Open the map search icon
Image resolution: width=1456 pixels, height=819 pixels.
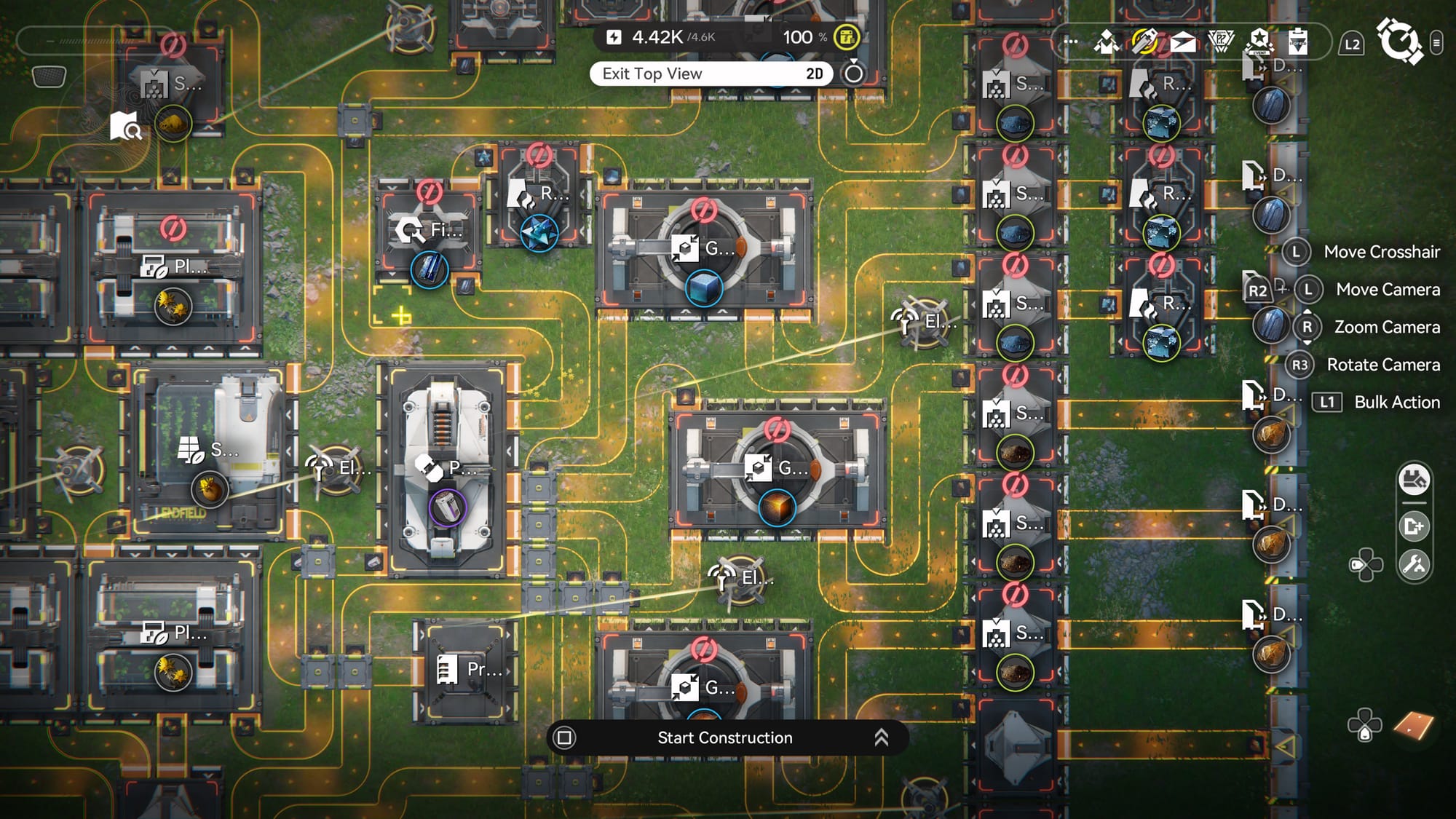click(x=126, y=126)
